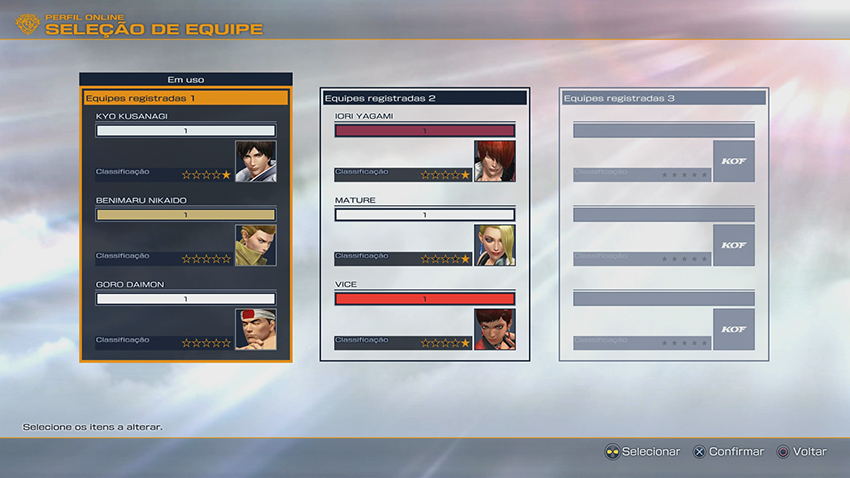Select Iori Yagami's dark red level bar
850x478 pixels.
click(x=424, y=130)
